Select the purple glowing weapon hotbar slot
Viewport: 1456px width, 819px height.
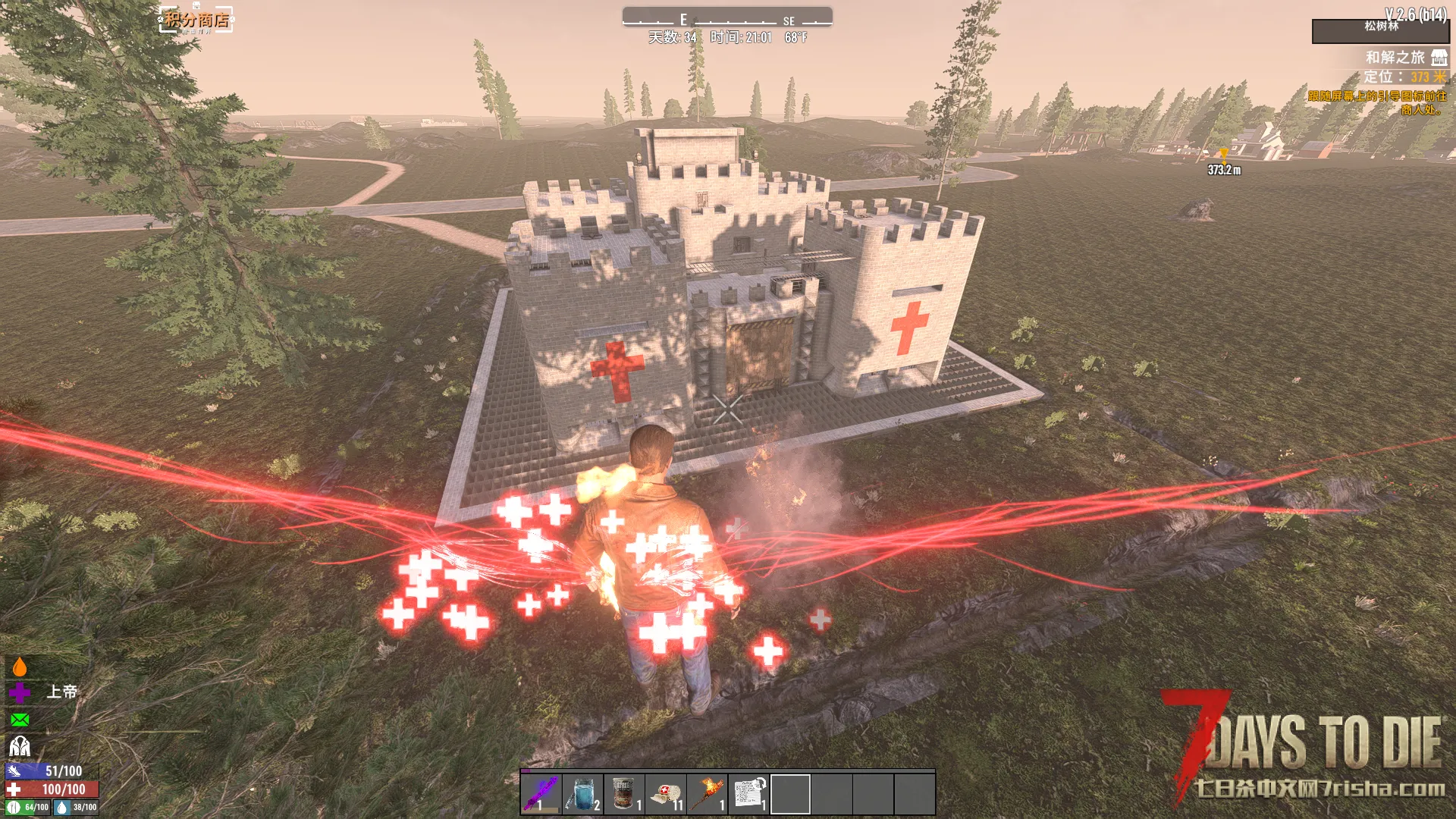point(541,793)
